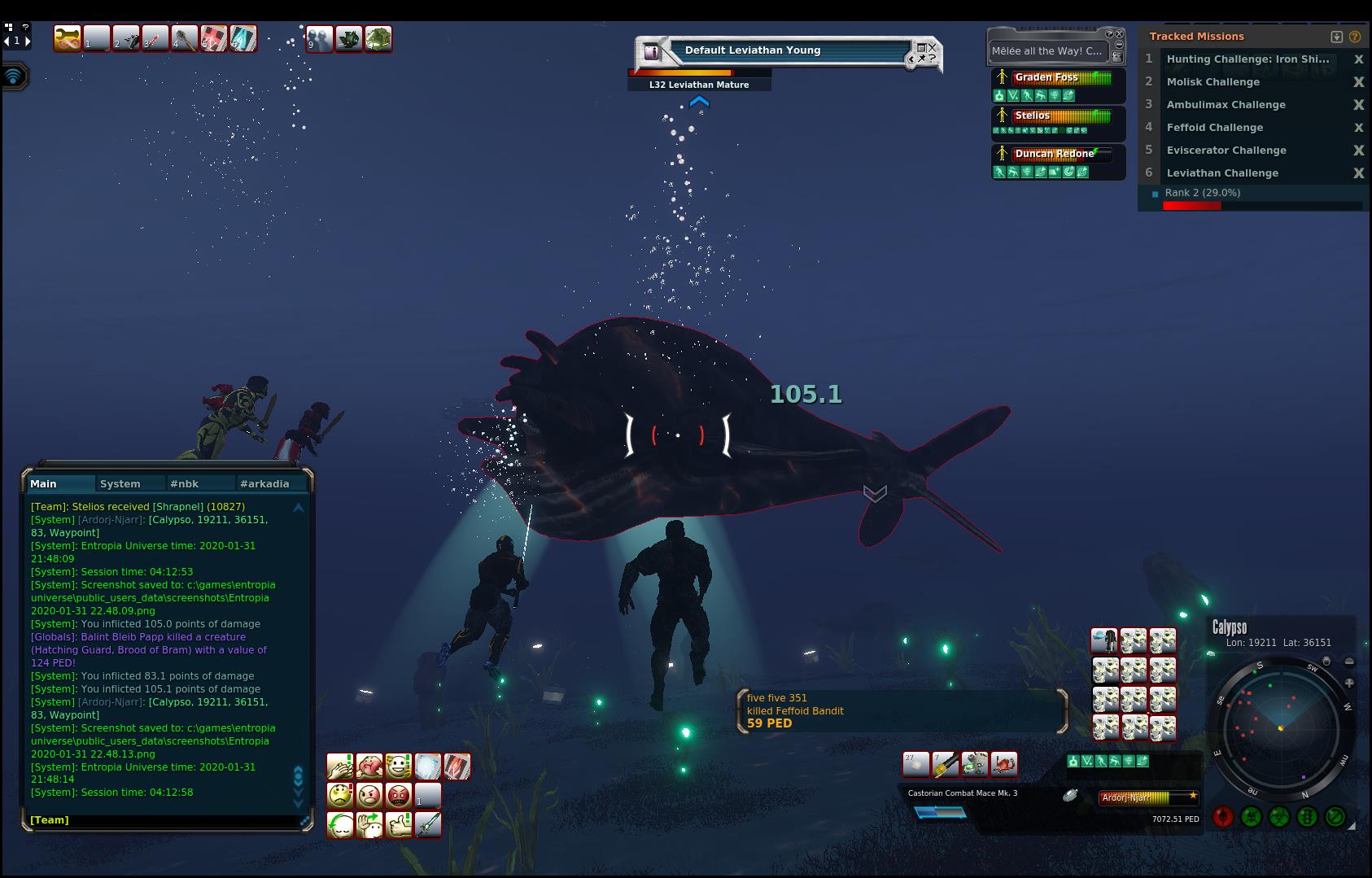This screenshot has height=878, width=1372.
Task: Select Hunting Challenge: Iron mission entry
Action: tap(1247, 59)
